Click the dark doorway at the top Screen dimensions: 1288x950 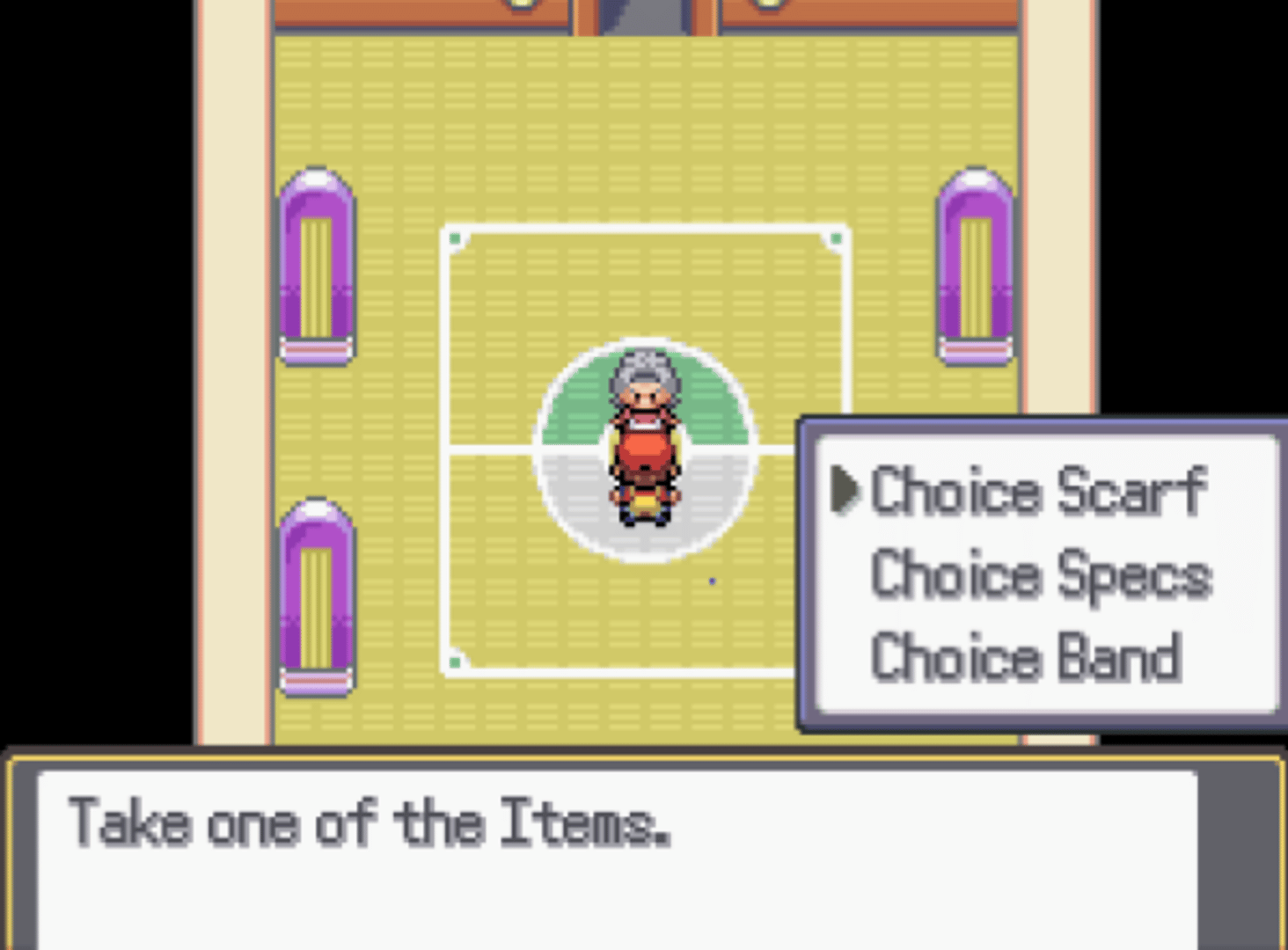pyautogui.click(x=640, y=13)
